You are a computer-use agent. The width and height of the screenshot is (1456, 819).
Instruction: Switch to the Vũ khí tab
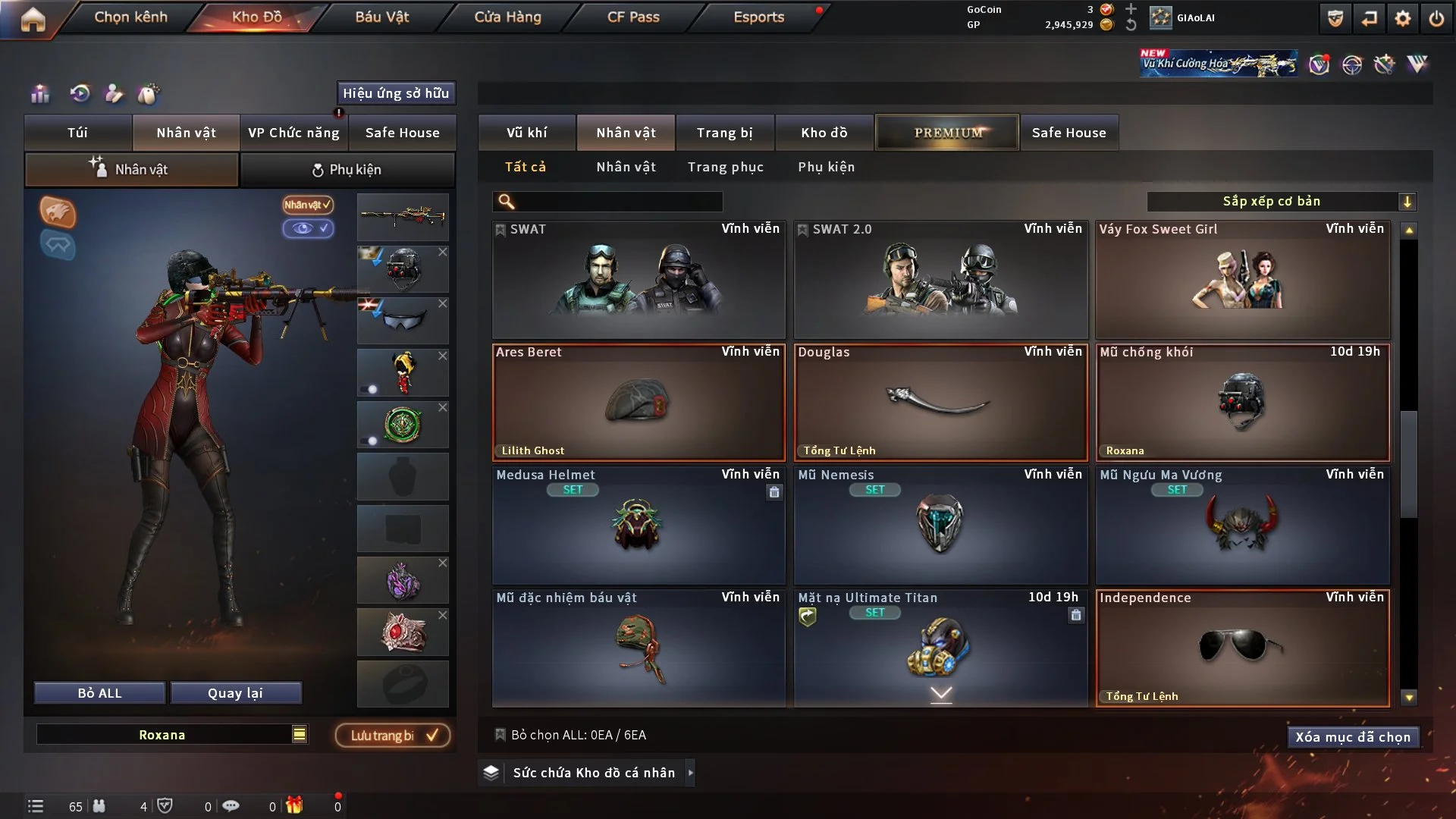click(x=526, y=133)
